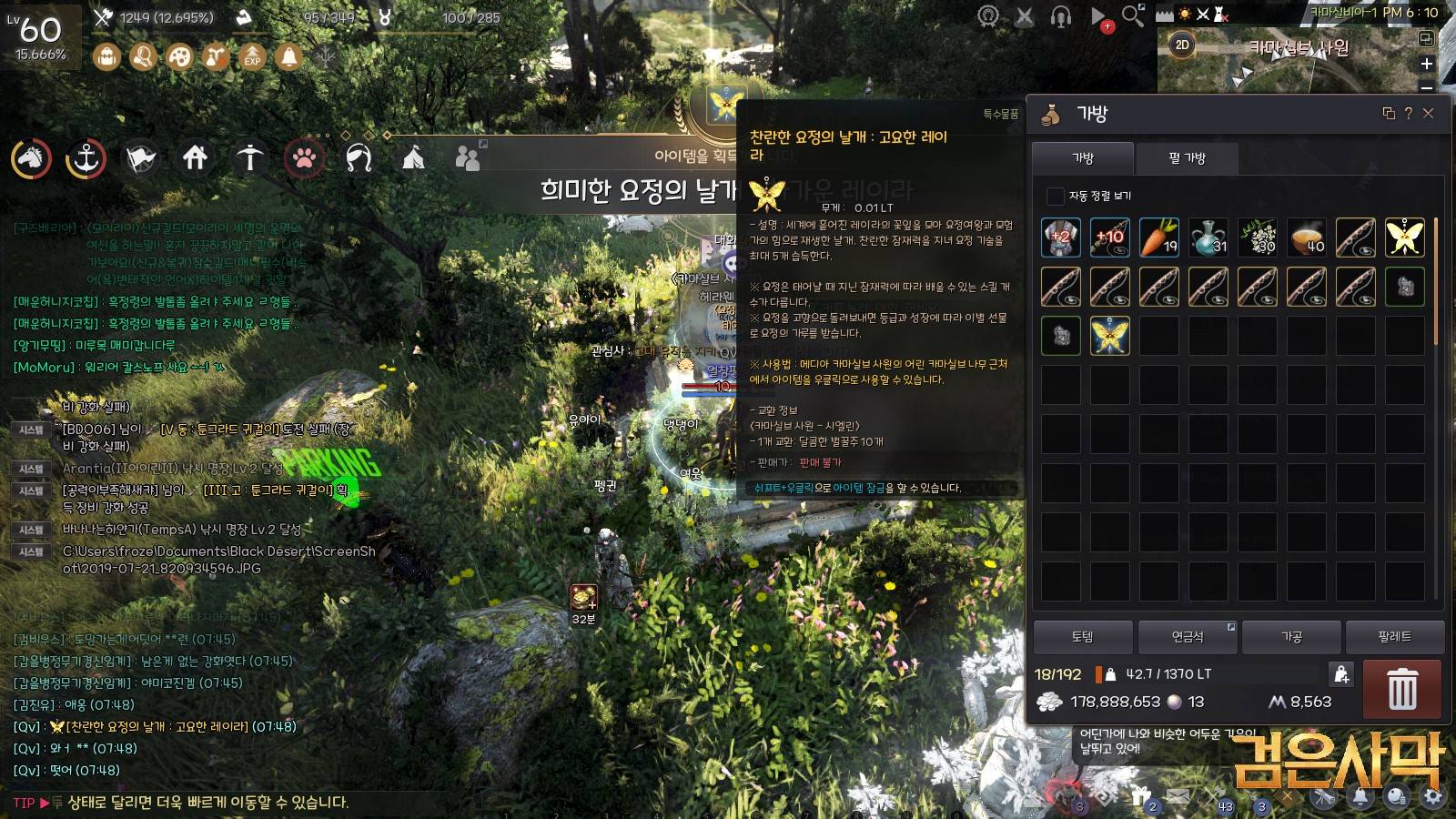Open the house residence icon

[195, 158]
